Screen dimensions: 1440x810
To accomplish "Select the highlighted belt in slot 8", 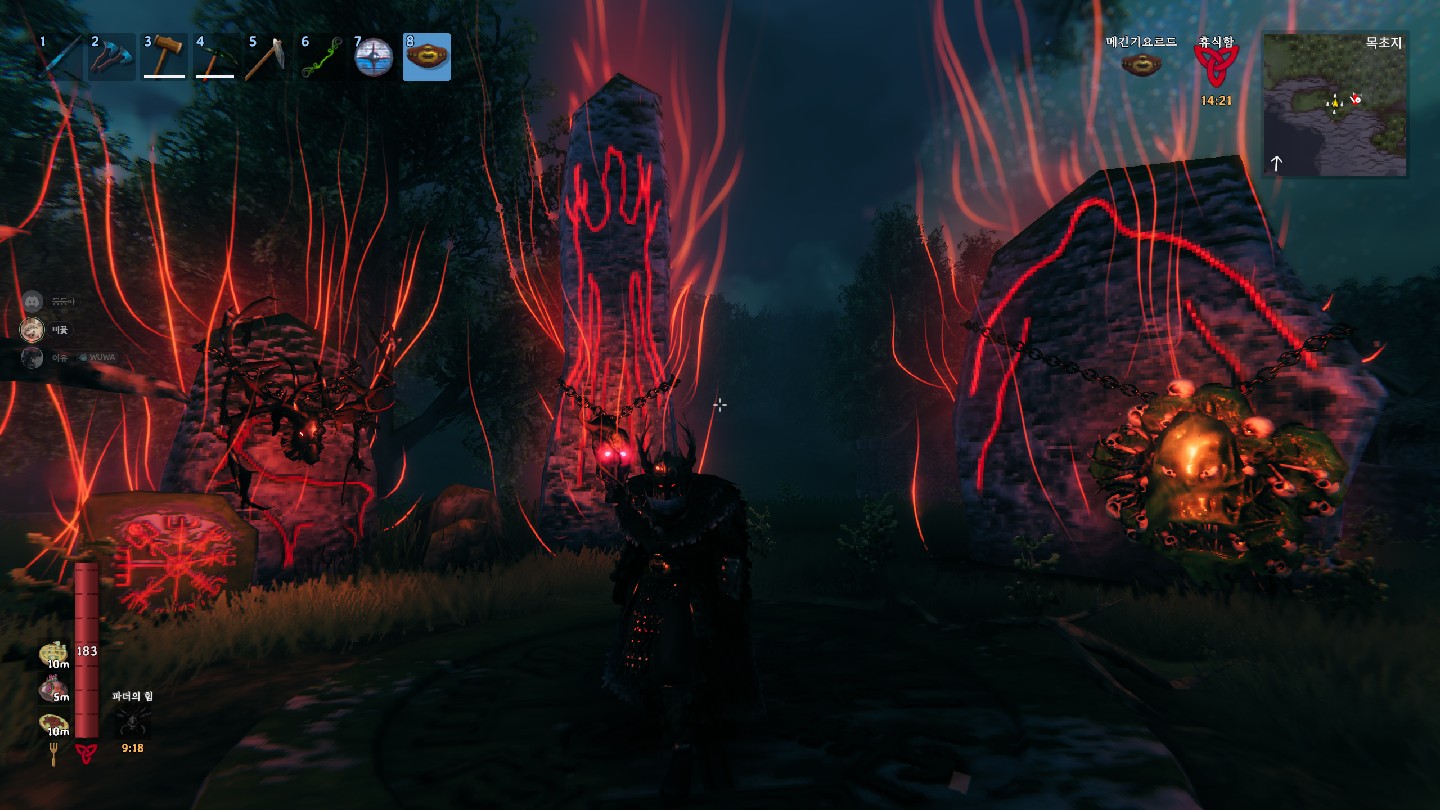I will coord(427,57).
